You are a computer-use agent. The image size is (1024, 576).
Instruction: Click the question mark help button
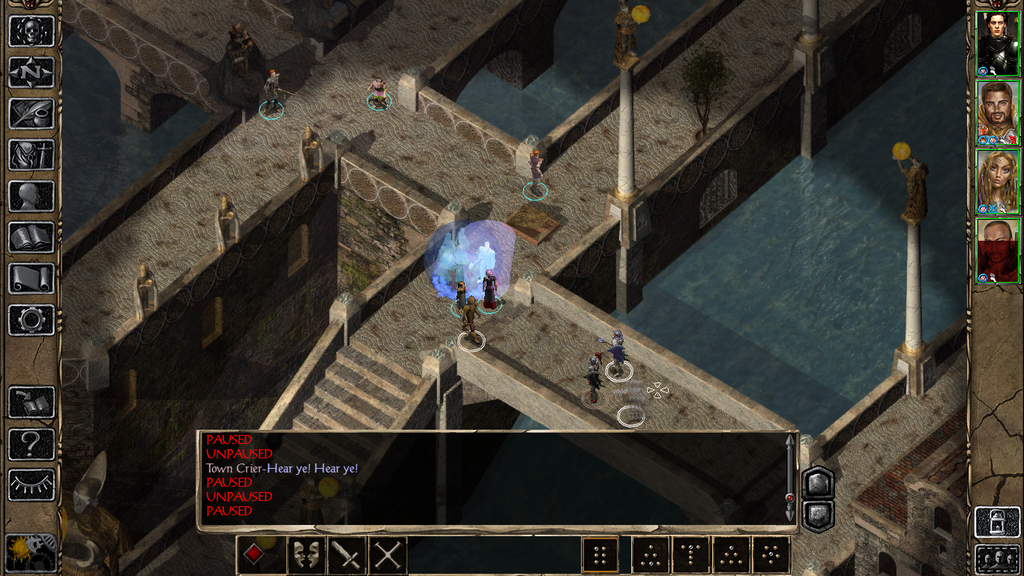31,443
